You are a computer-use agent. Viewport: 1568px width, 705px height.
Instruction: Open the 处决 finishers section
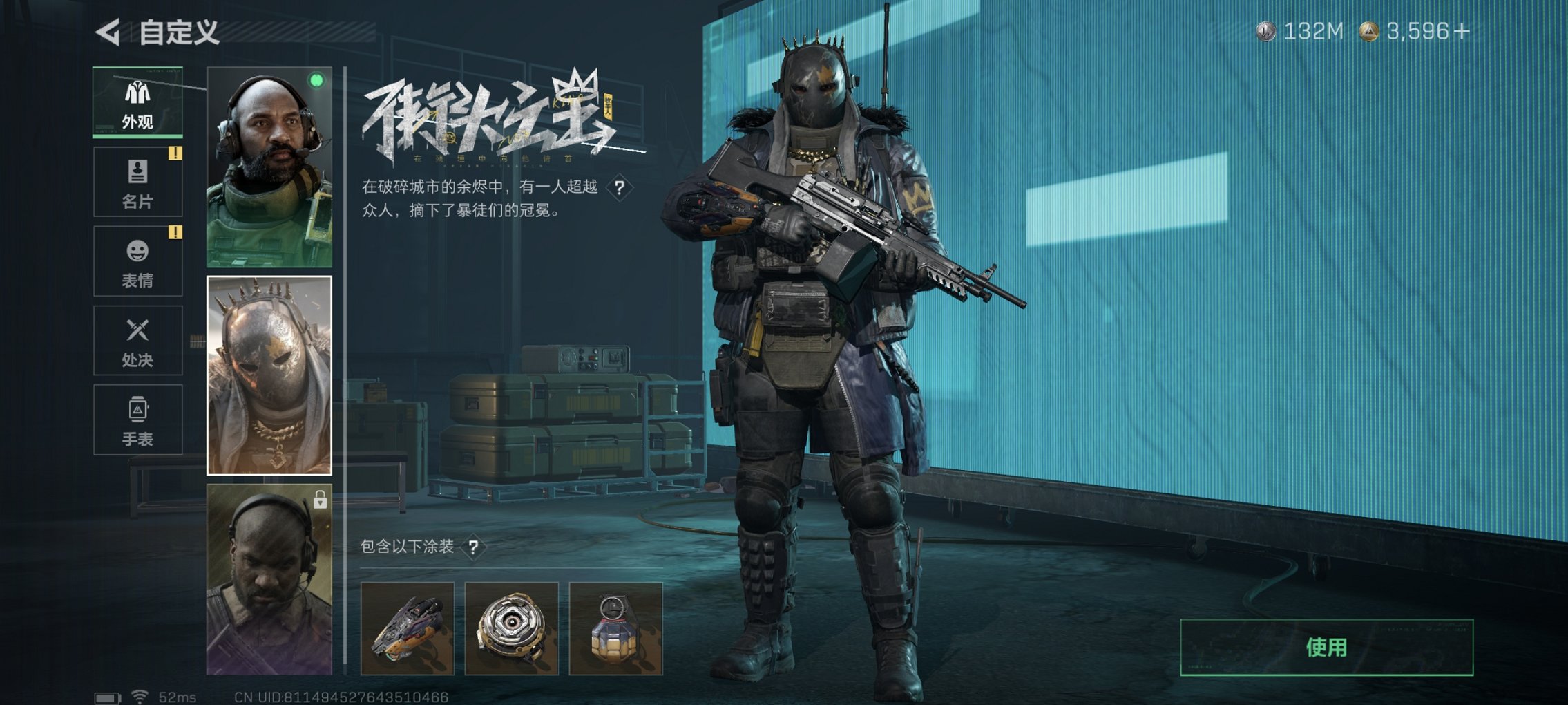[137, 339]
